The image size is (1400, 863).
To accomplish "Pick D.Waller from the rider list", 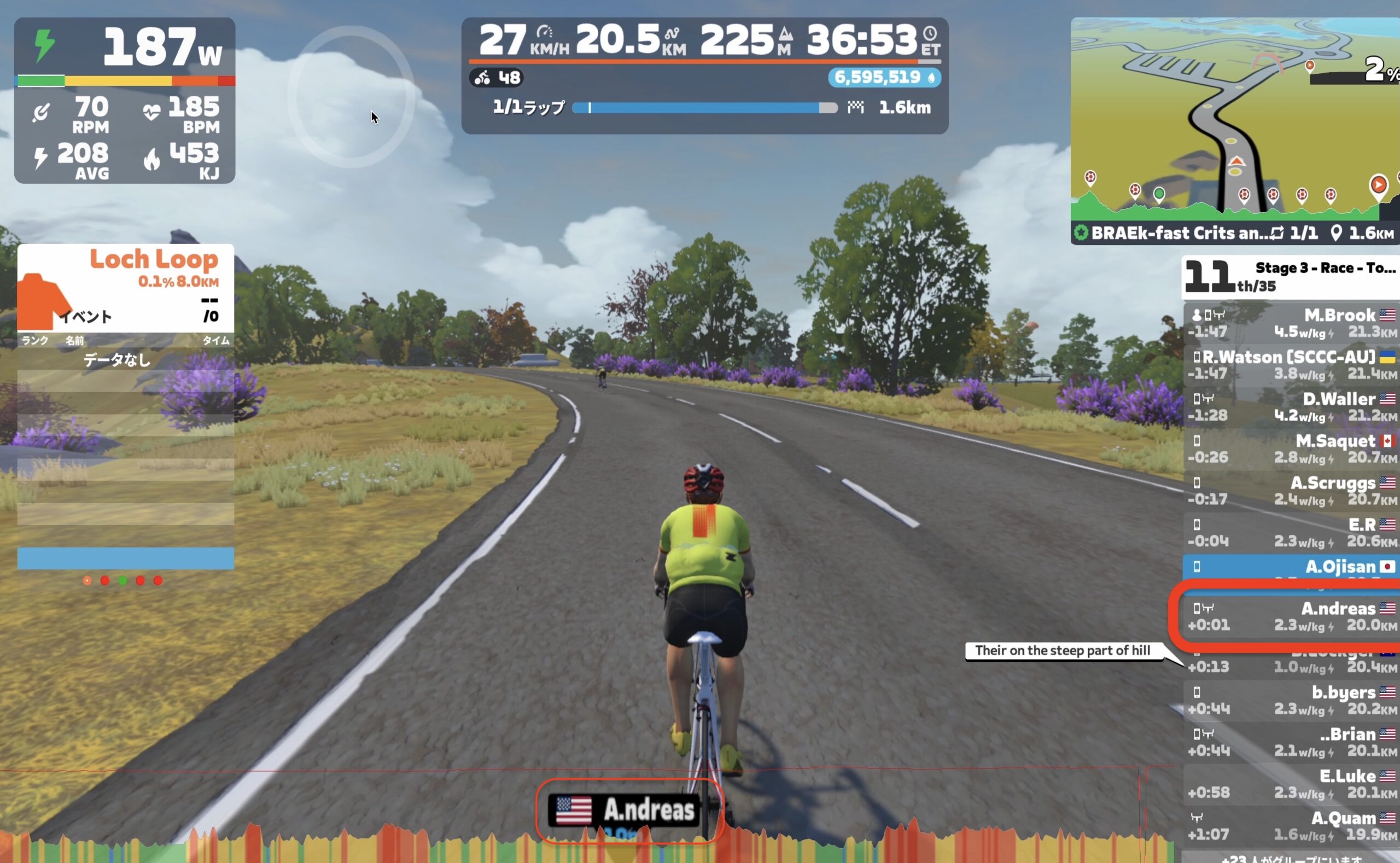I will [1291, 407].
